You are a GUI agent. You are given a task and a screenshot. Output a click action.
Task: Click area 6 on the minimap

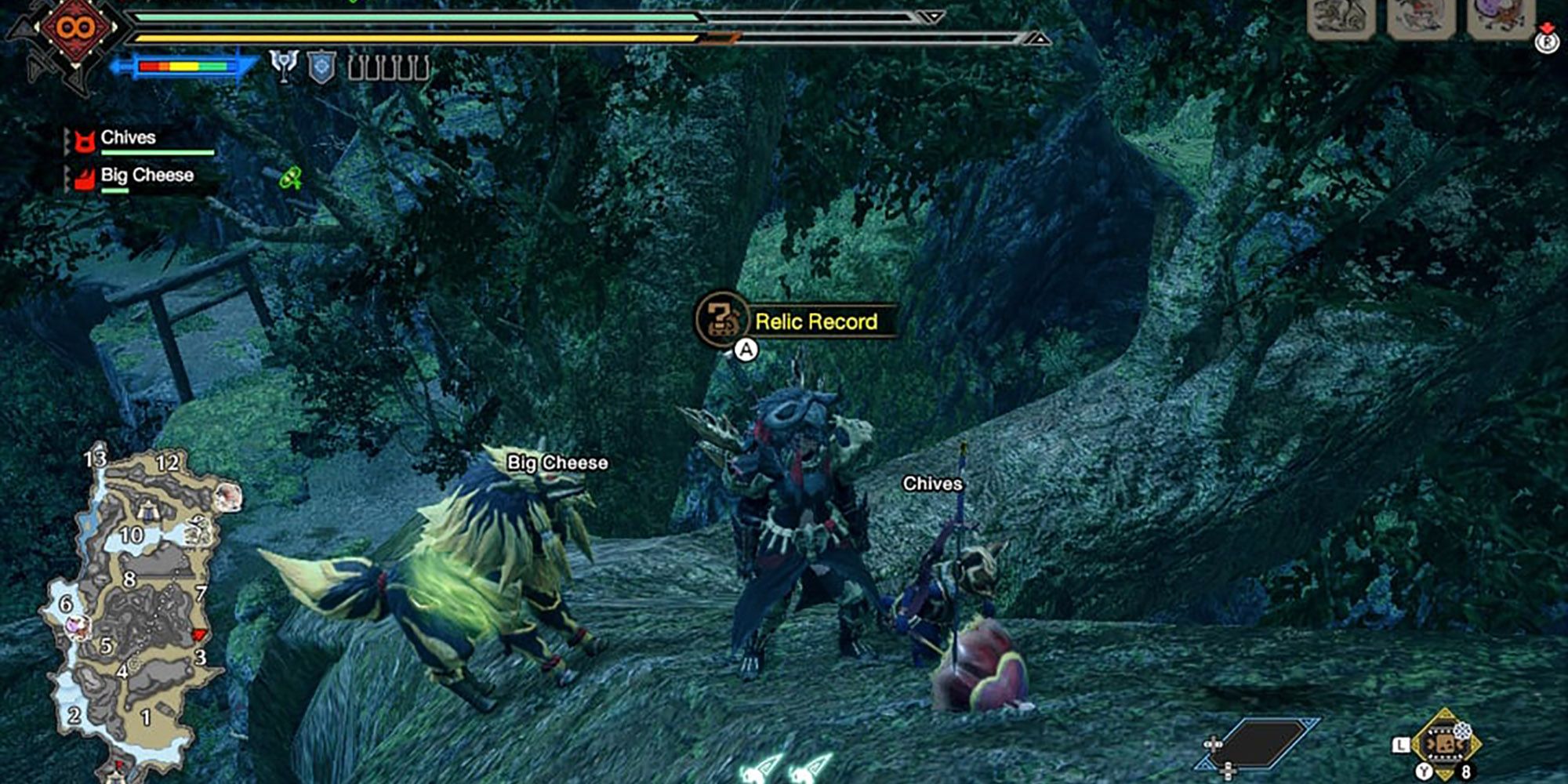[x=67, y=604]
